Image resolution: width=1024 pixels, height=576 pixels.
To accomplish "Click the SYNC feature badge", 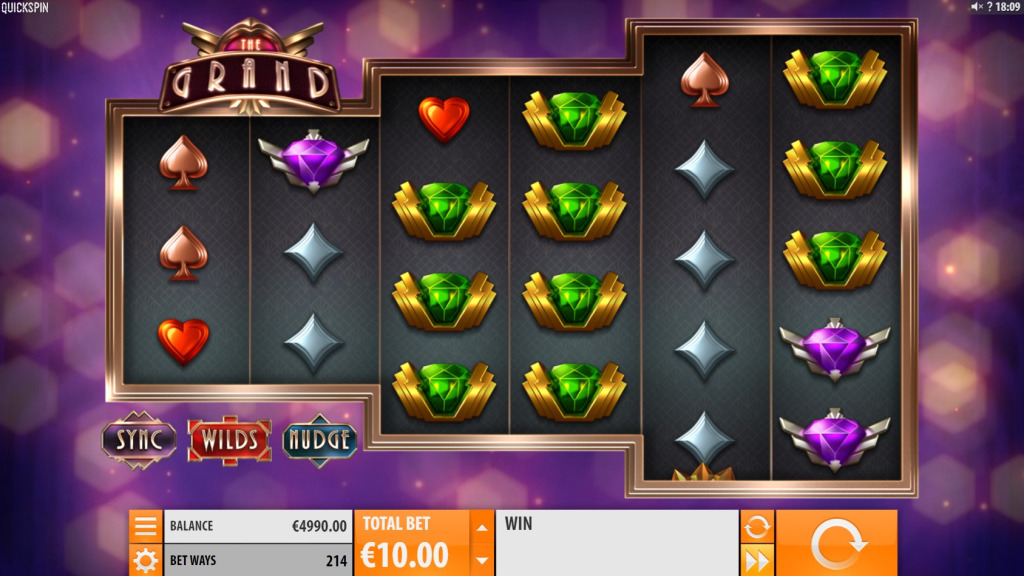I will (x=139, y=439).
